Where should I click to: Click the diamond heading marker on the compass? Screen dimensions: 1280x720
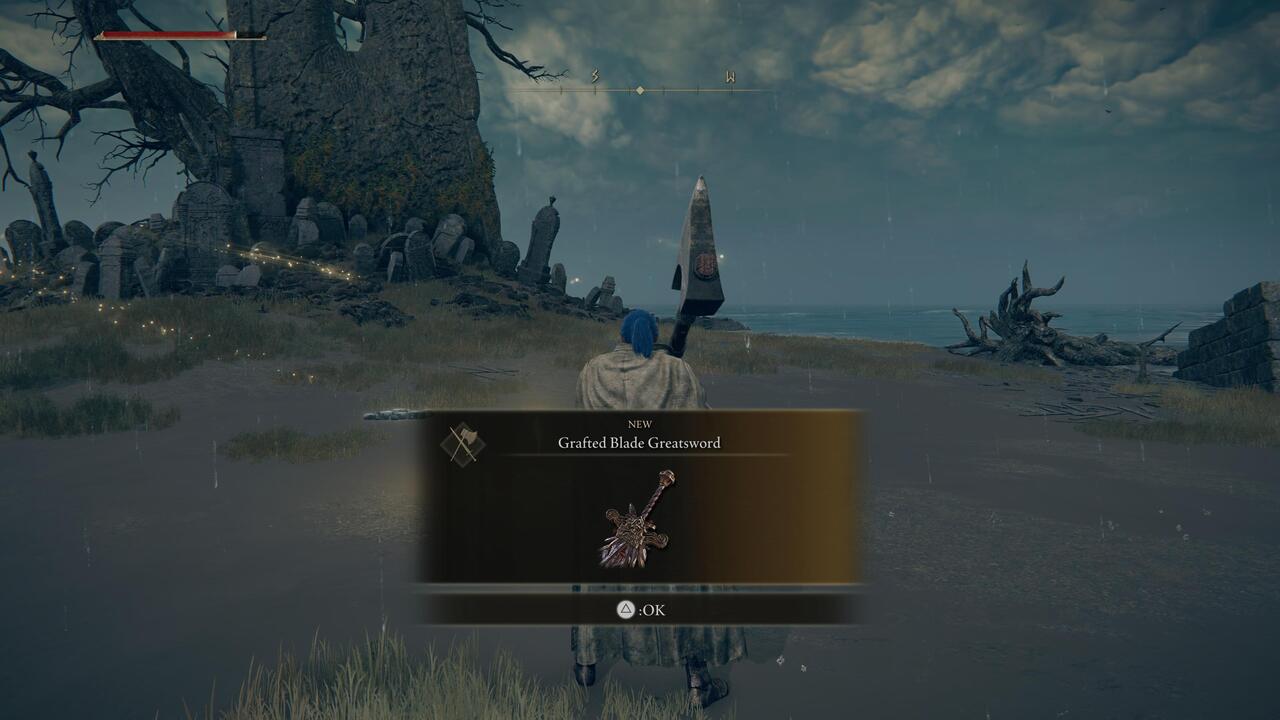tap(640, 88)
